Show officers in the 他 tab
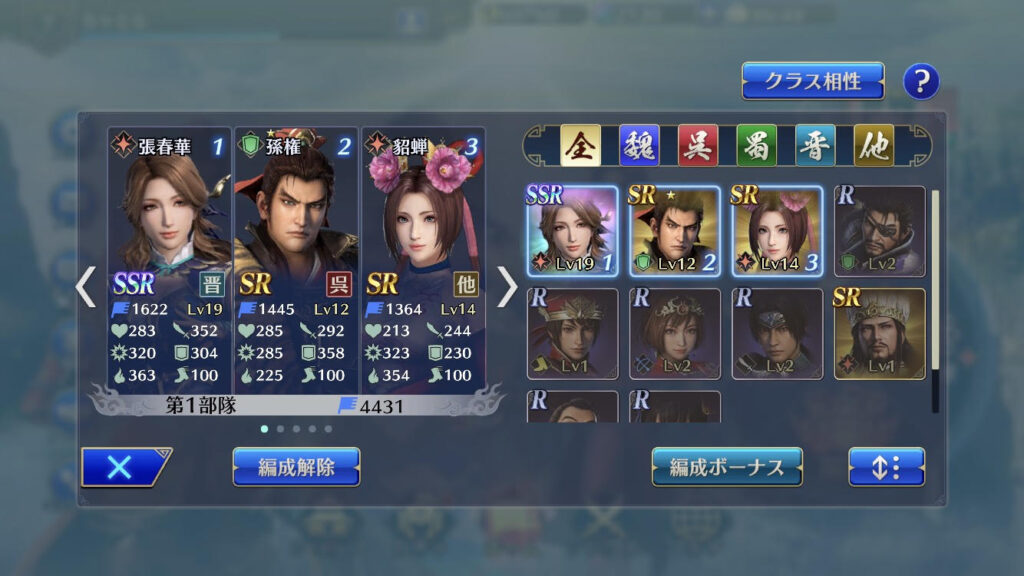 coord(873,146)
